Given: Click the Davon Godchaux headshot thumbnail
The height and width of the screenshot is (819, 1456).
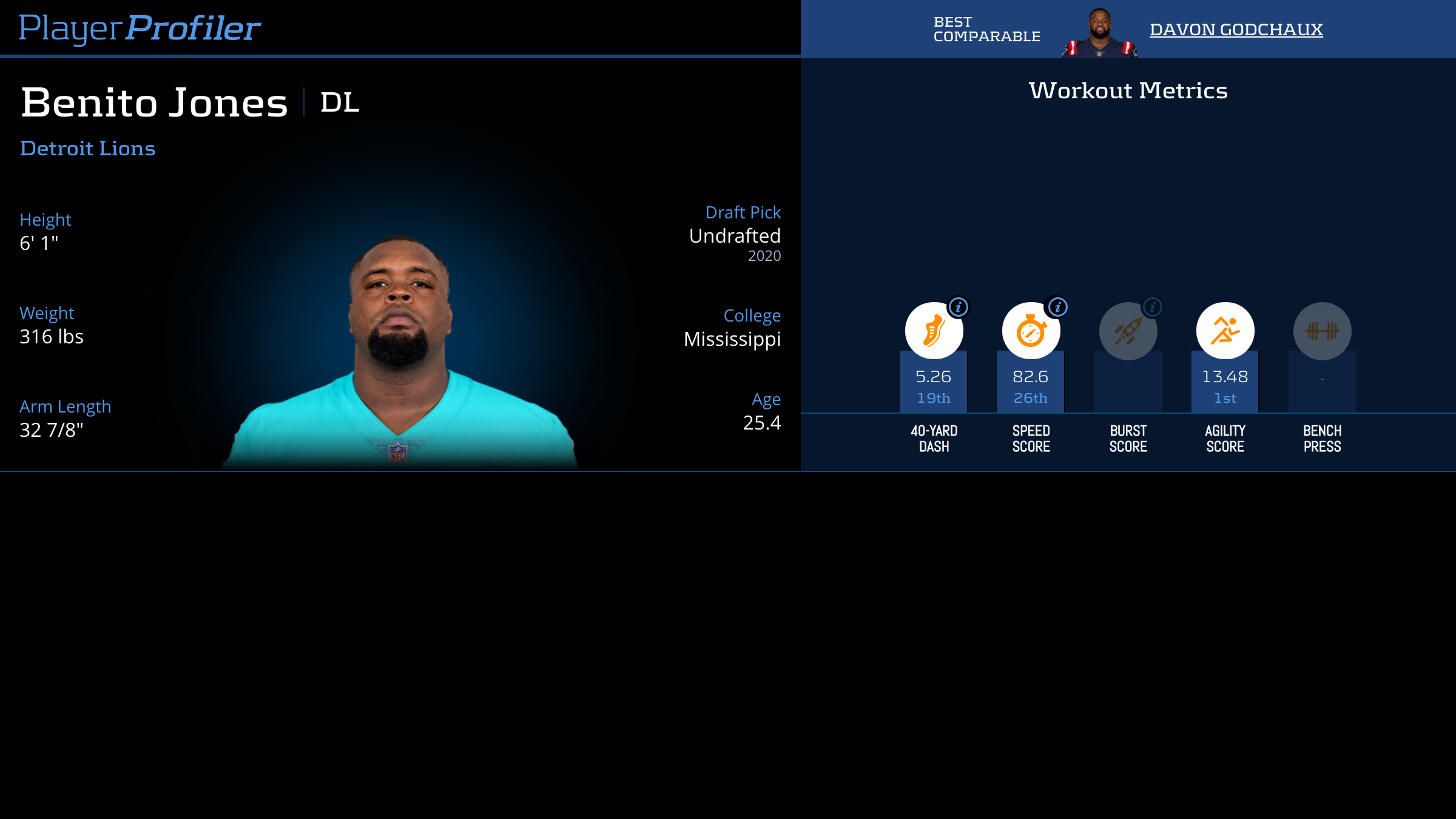Looking at the screenshot, I should [1099, 33].
